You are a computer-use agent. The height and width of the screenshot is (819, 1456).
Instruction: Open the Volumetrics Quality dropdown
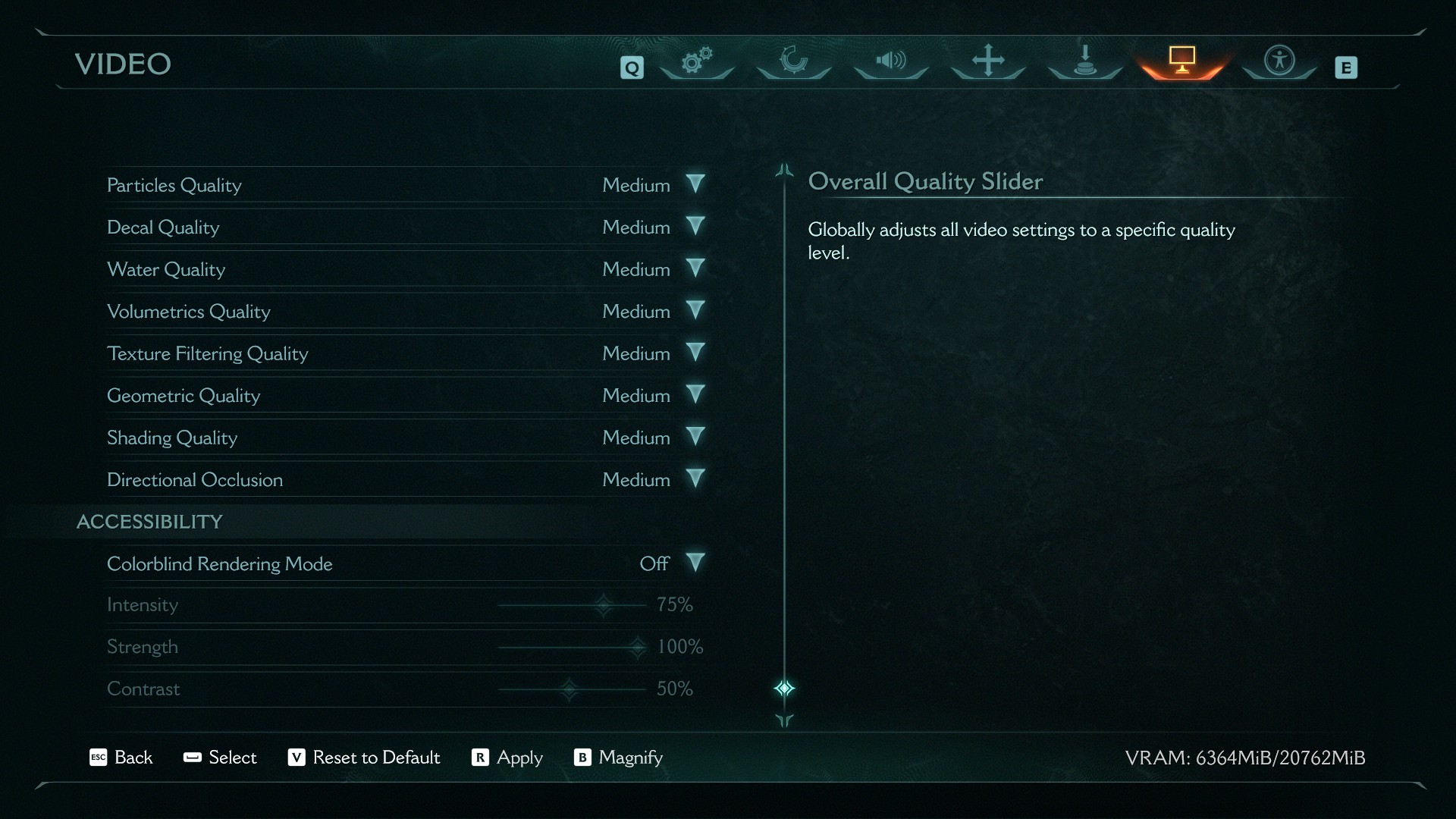[x=695, y=311]
